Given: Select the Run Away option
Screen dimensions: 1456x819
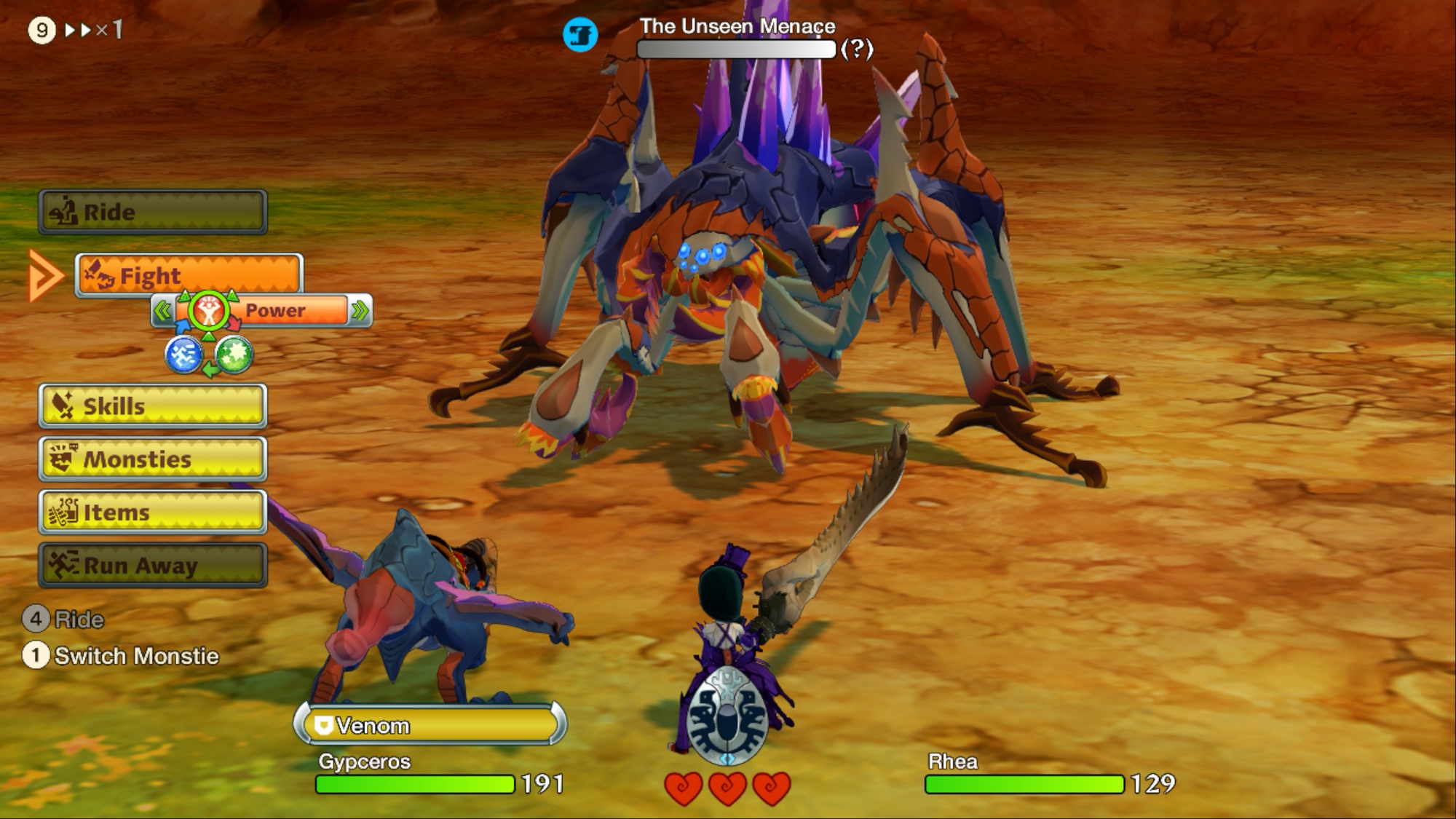Looking at the screenshot, I should tap(153, 565).
